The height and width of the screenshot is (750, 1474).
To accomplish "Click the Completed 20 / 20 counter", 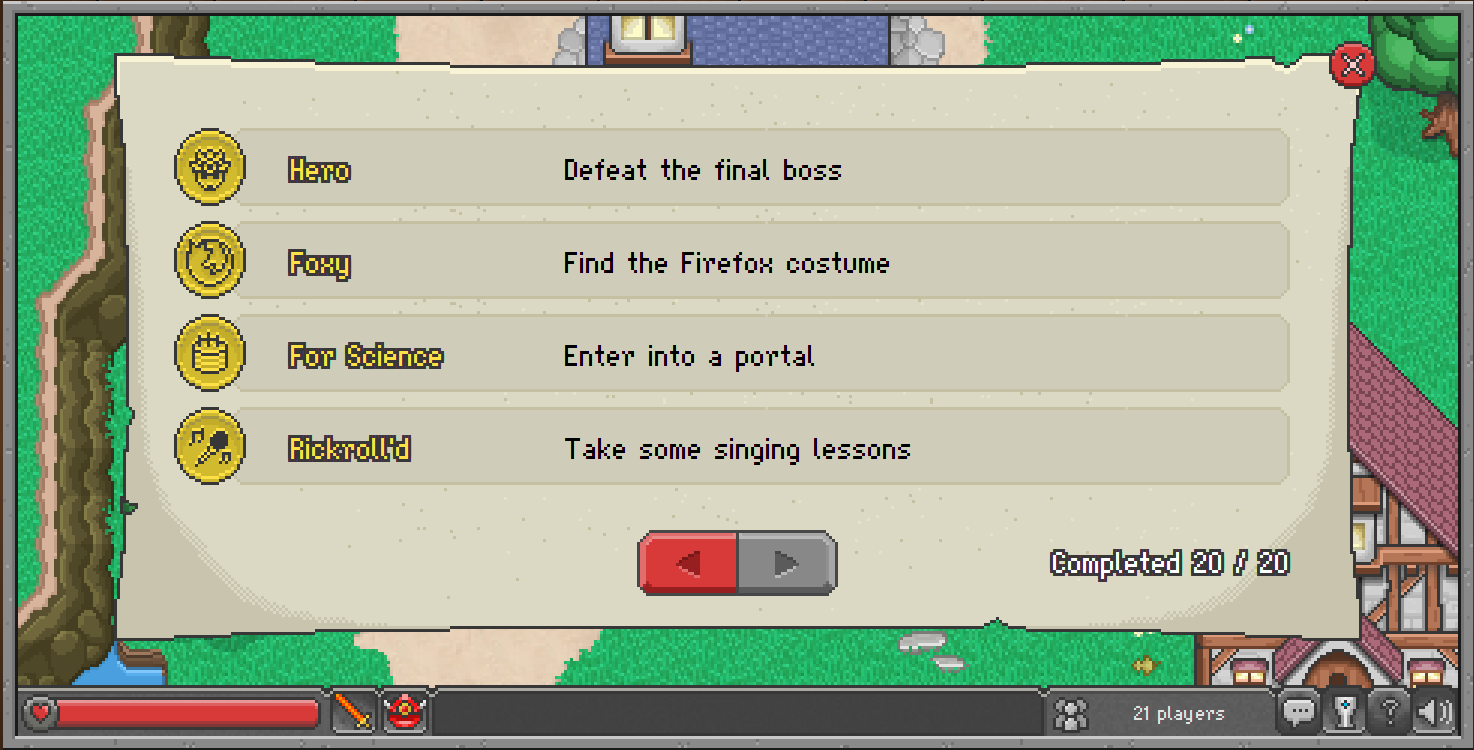I will [1168, 563].
